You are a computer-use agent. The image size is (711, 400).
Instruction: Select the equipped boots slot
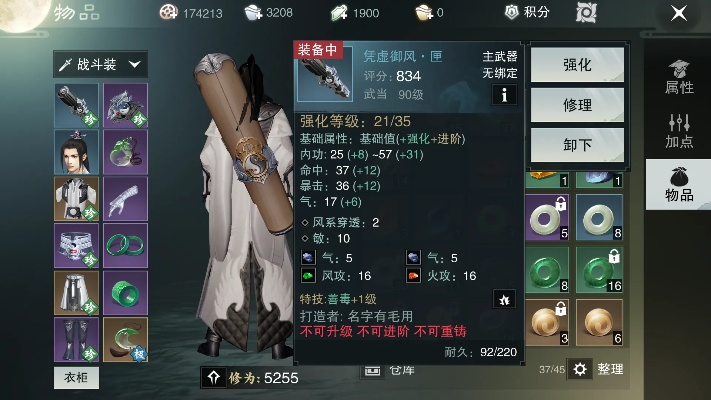[76, 340]
